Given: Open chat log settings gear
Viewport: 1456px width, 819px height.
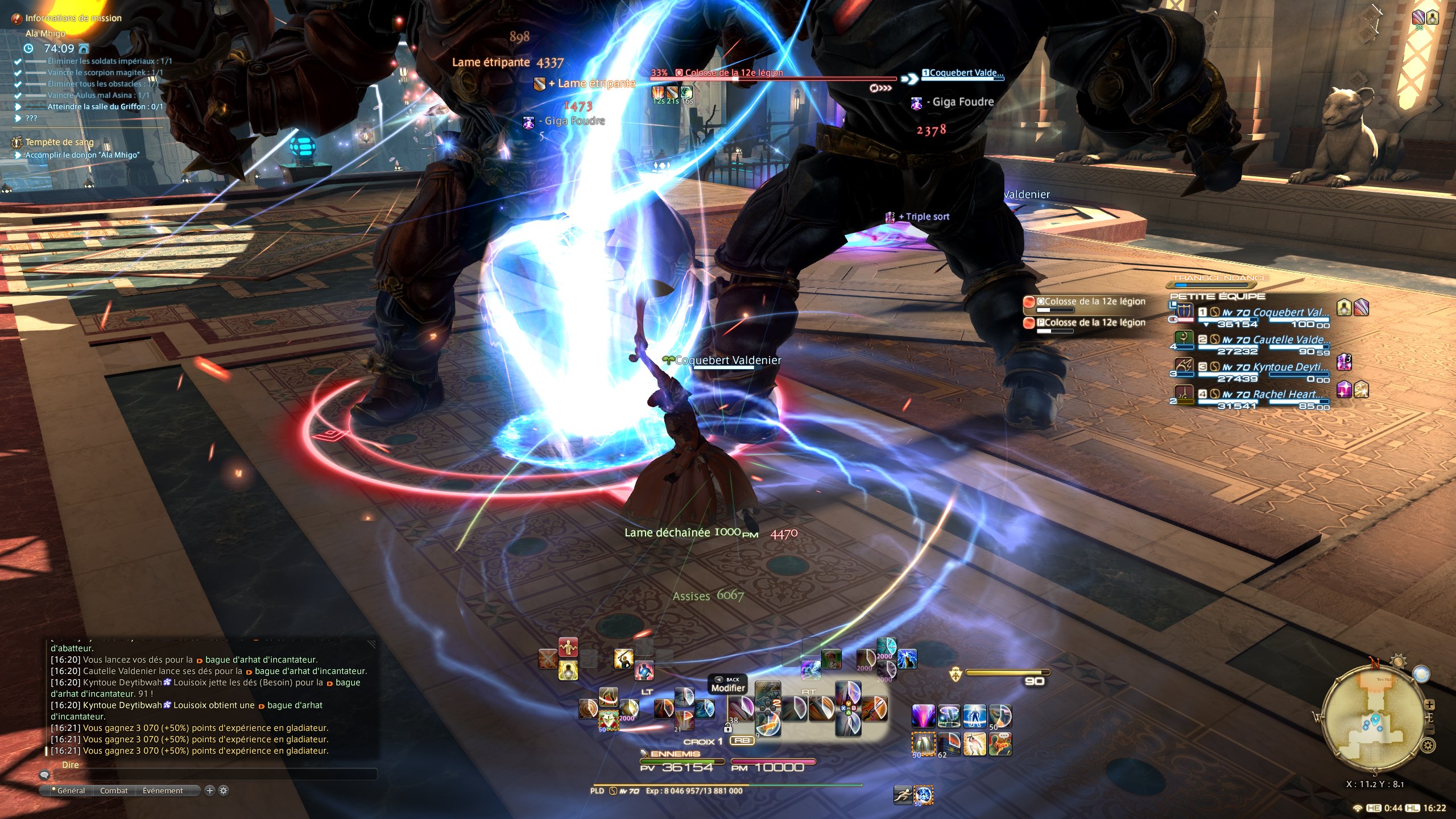Looking at the screenshot, I should coord(224,790).
